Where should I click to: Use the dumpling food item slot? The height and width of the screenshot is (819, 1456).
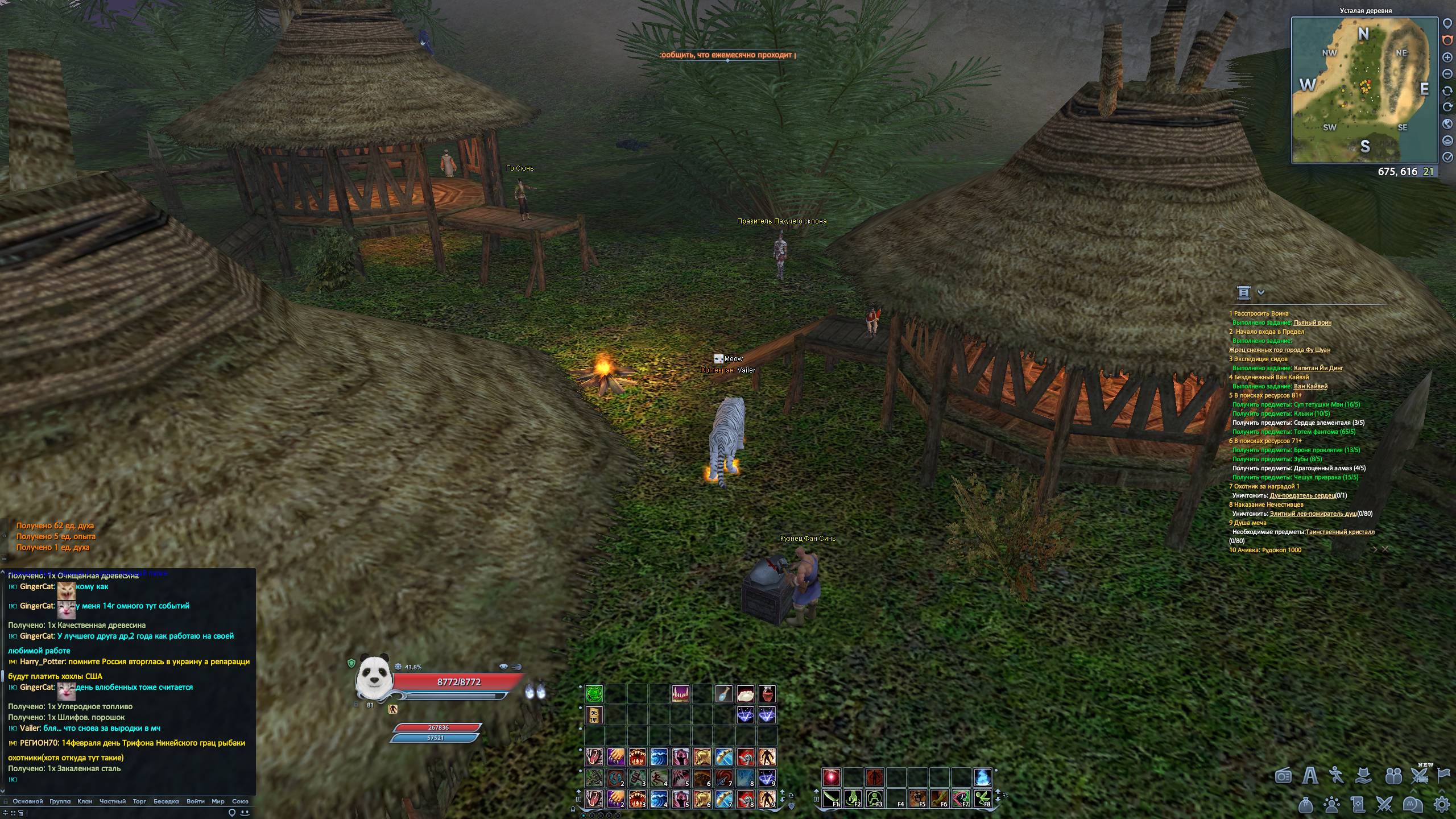pyautogui.click(x=745, y=694)
